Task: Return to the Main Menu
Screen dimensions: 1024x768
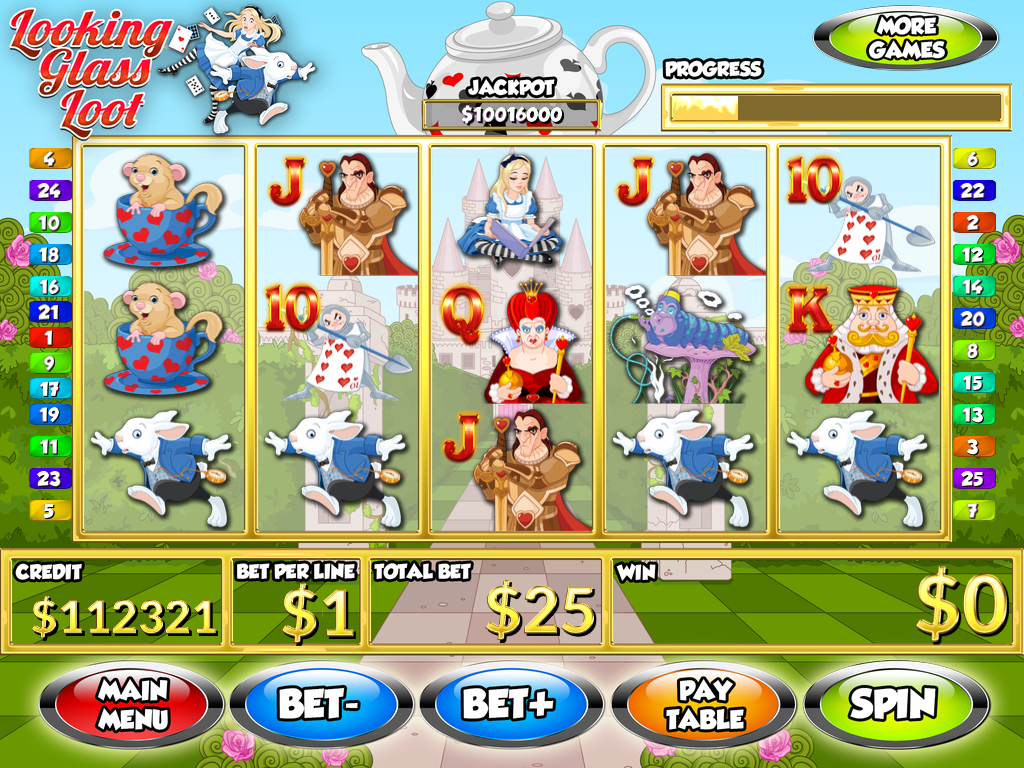Action: point(131,703)
